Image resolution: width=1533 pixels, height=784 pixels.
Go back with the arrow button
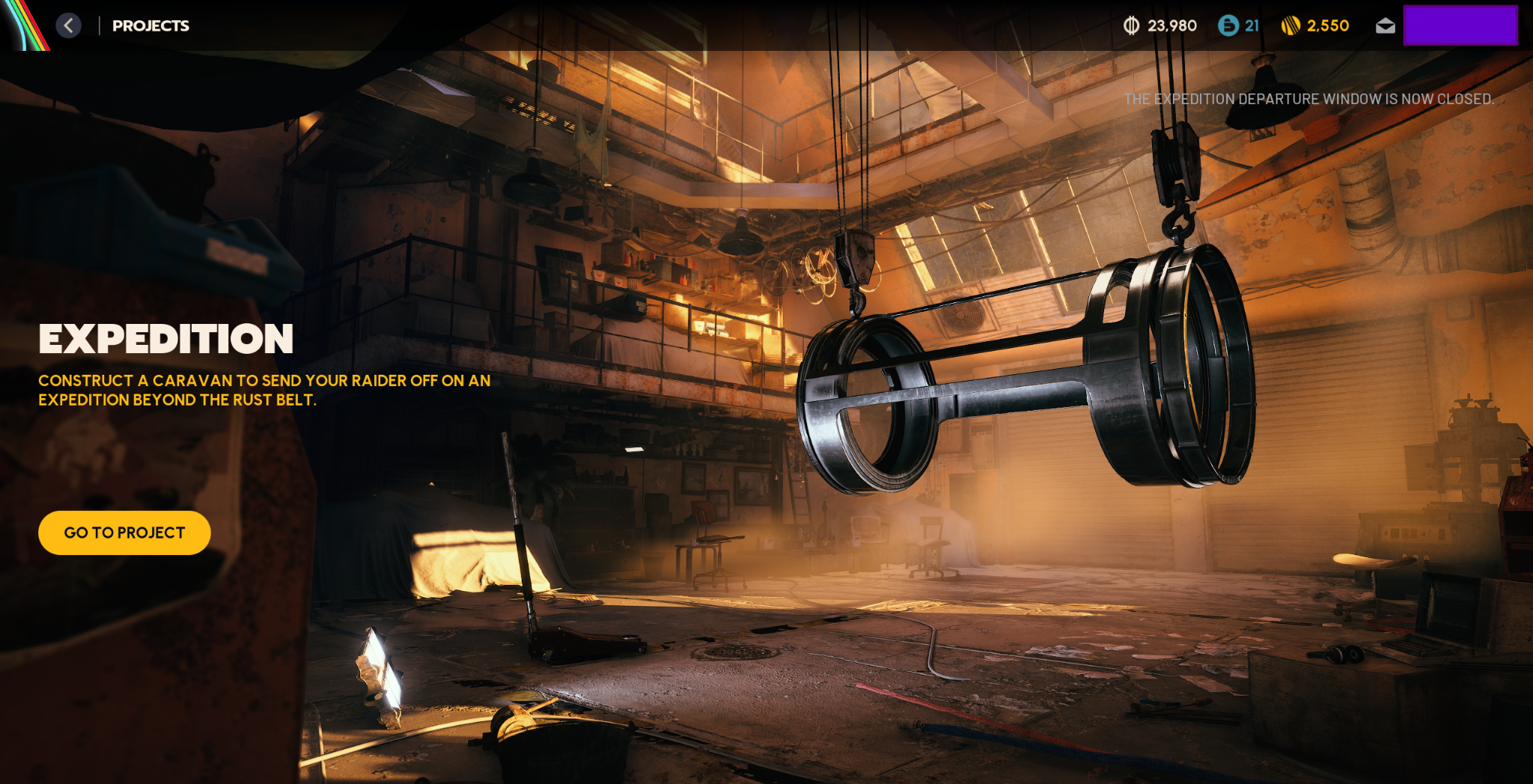pyautogui.click(x=68, y=25)
